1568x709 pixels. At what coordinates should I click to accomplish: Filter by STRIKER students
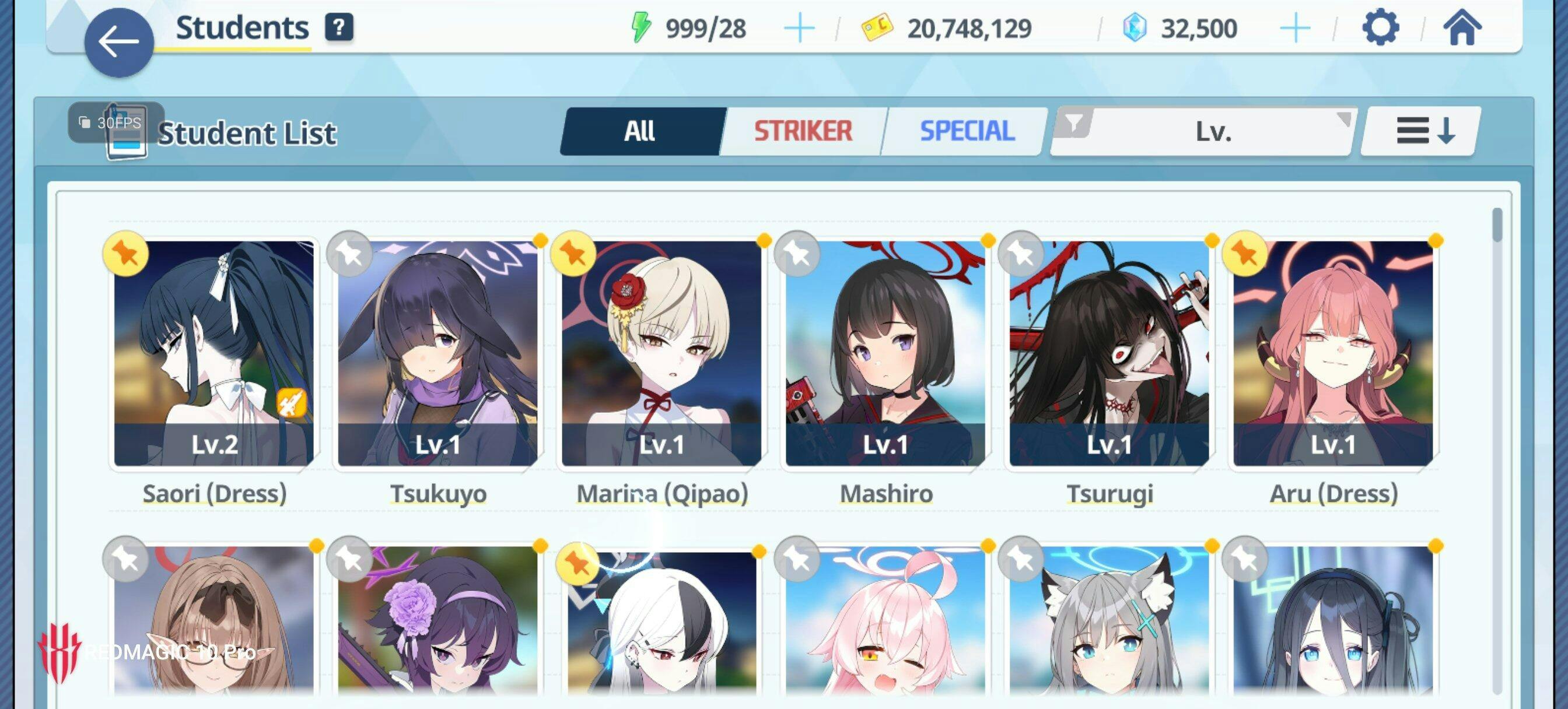click(x=803, y=131)
